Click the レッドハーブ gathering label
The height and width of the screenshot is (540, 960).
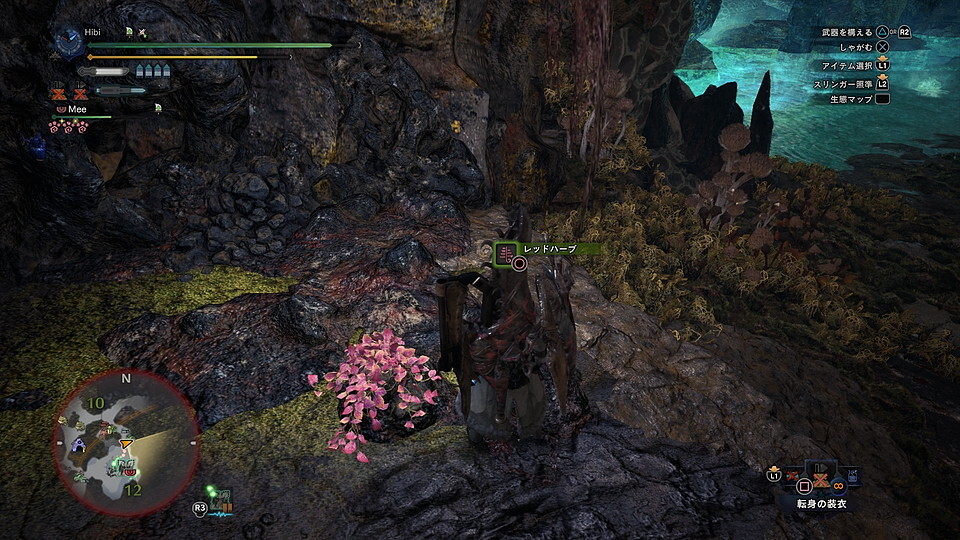pyautogui.click(x=548, y=248)
